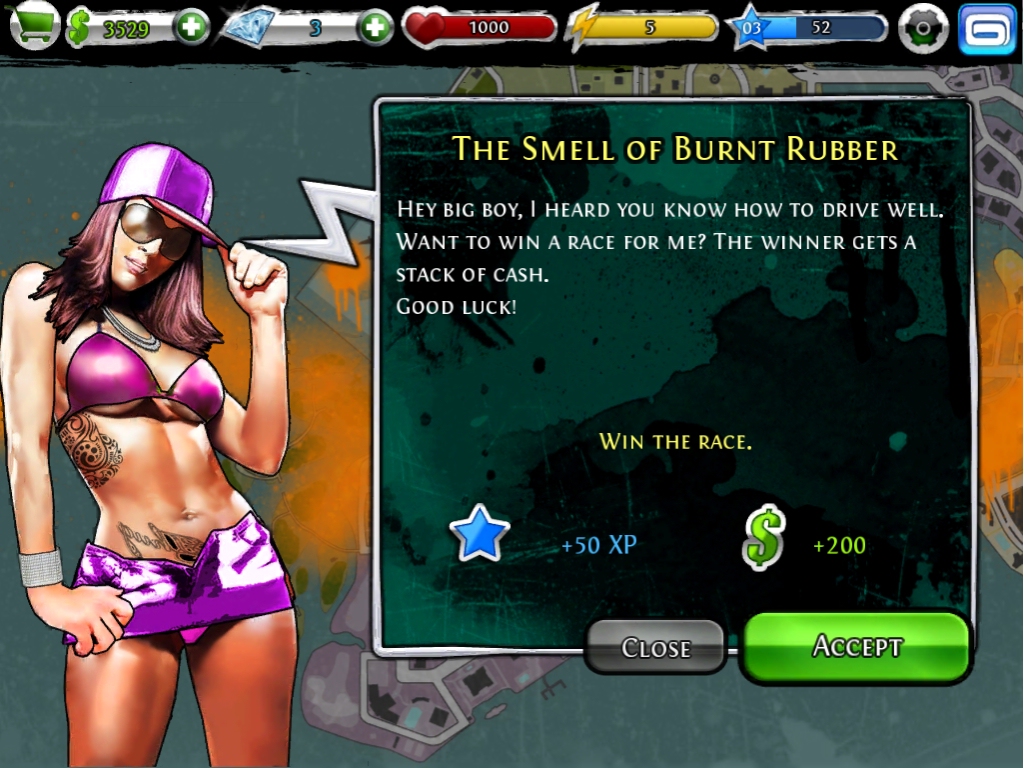The height and width of the screenshot is (768, 1024).
Task: Open settings with the gear icon
Action: (x=922, y=29)
